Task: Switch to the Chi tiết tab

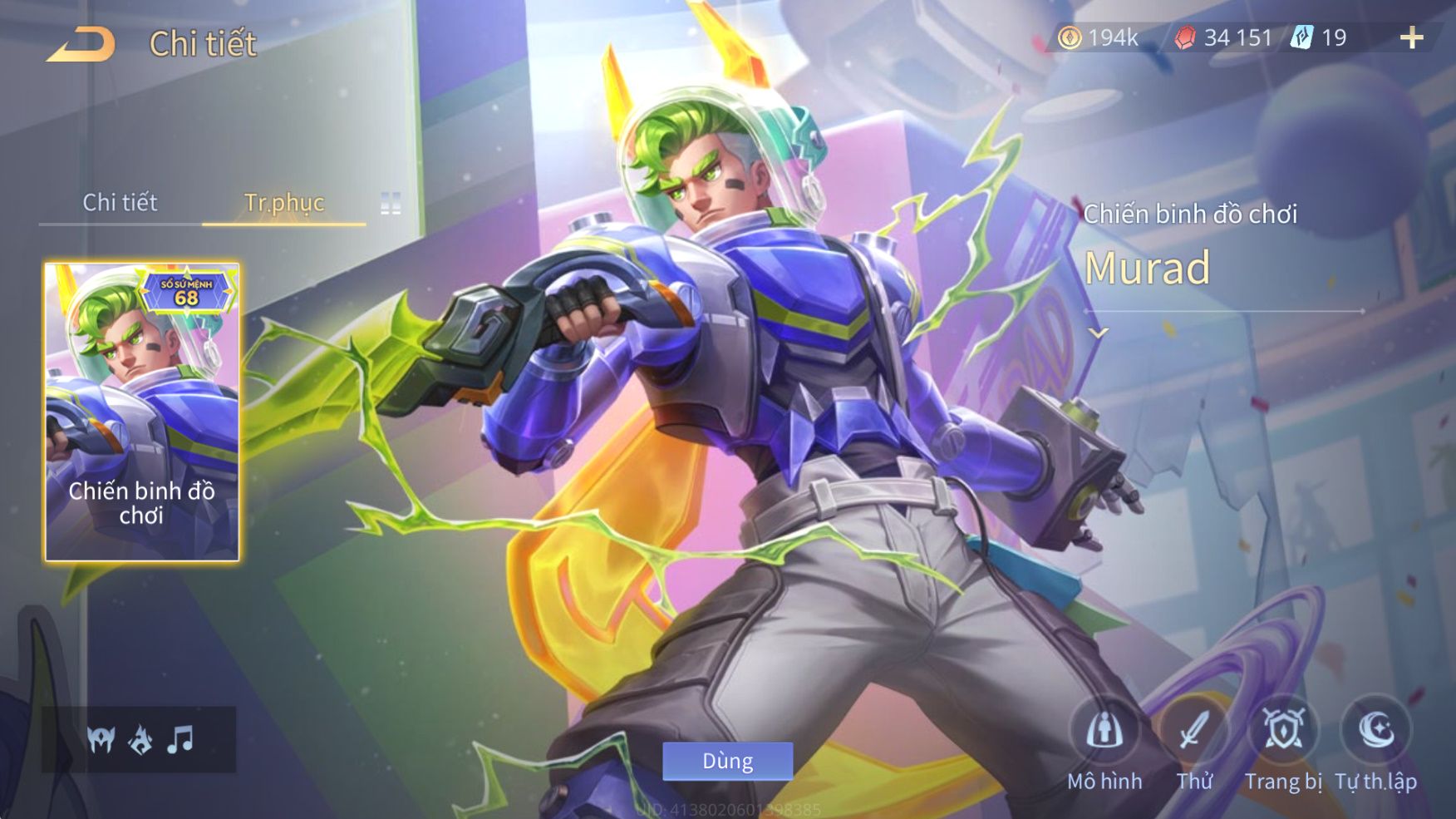Action: [120, 202]
